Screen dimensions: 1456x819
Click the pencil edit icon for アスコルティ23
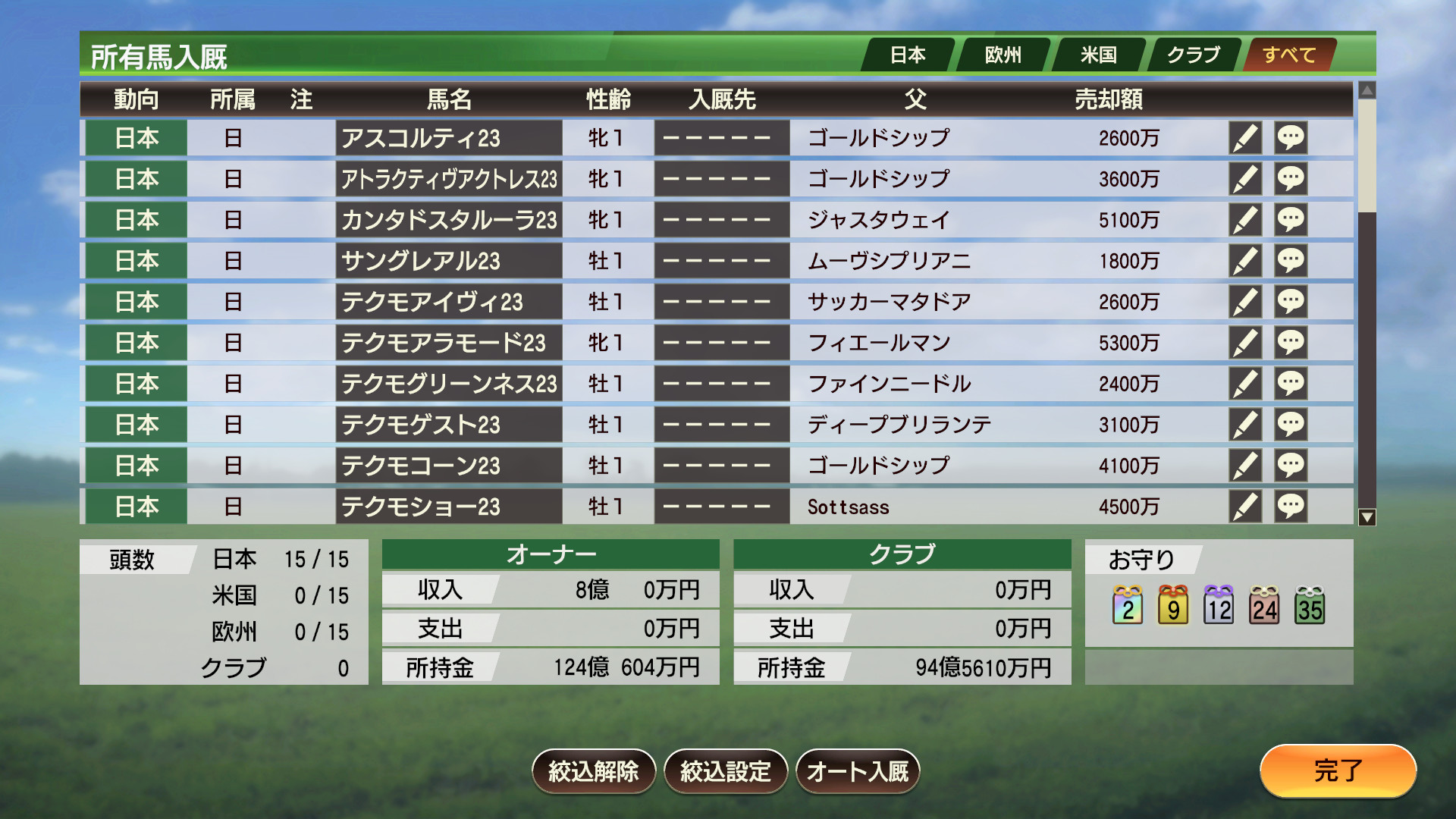tap(1246, 138)
